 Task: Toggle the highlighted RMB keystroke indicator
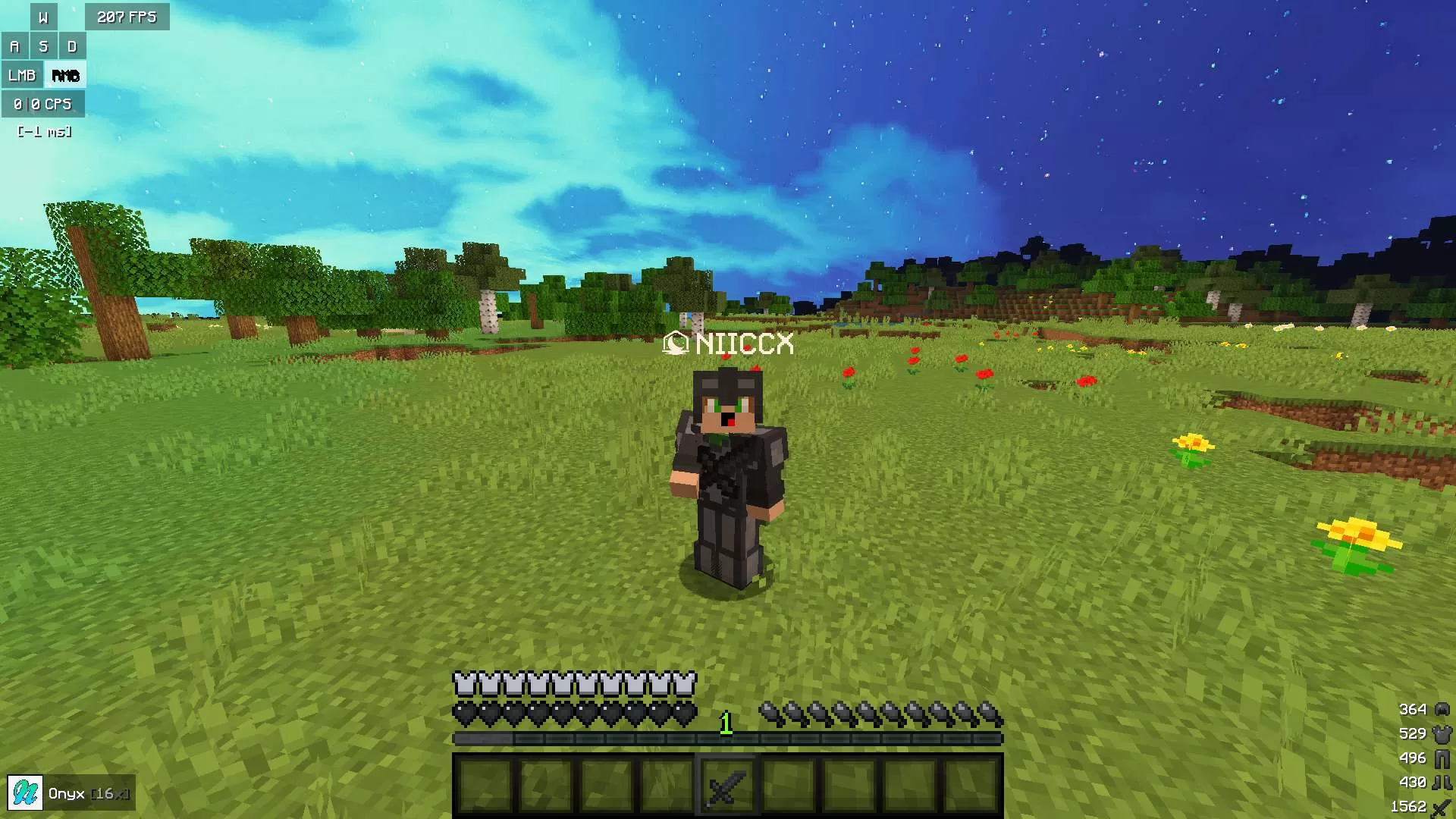[x=66, y=75]
